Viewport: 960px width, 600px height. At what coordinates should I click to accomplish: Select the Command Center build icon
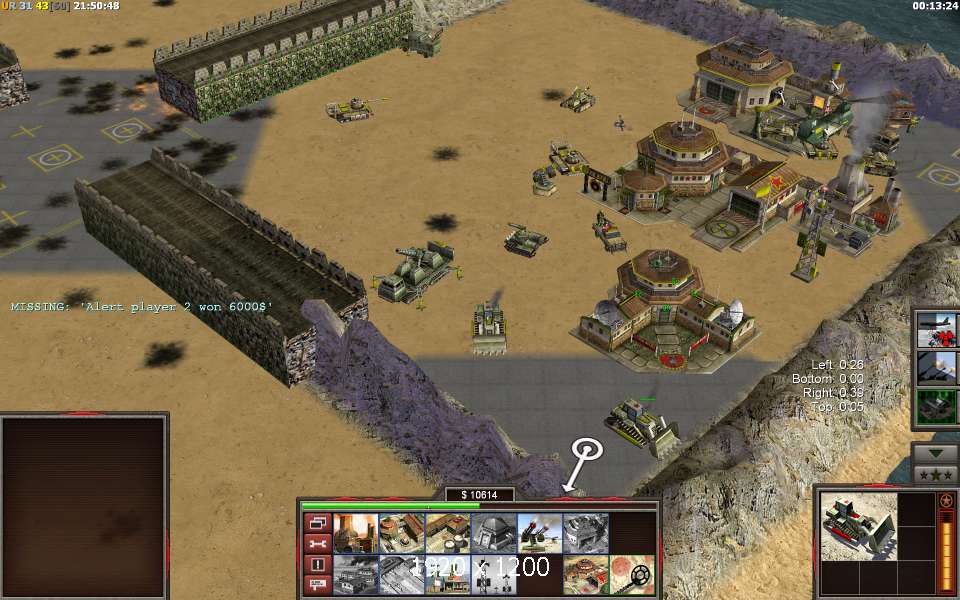[585, 574]
